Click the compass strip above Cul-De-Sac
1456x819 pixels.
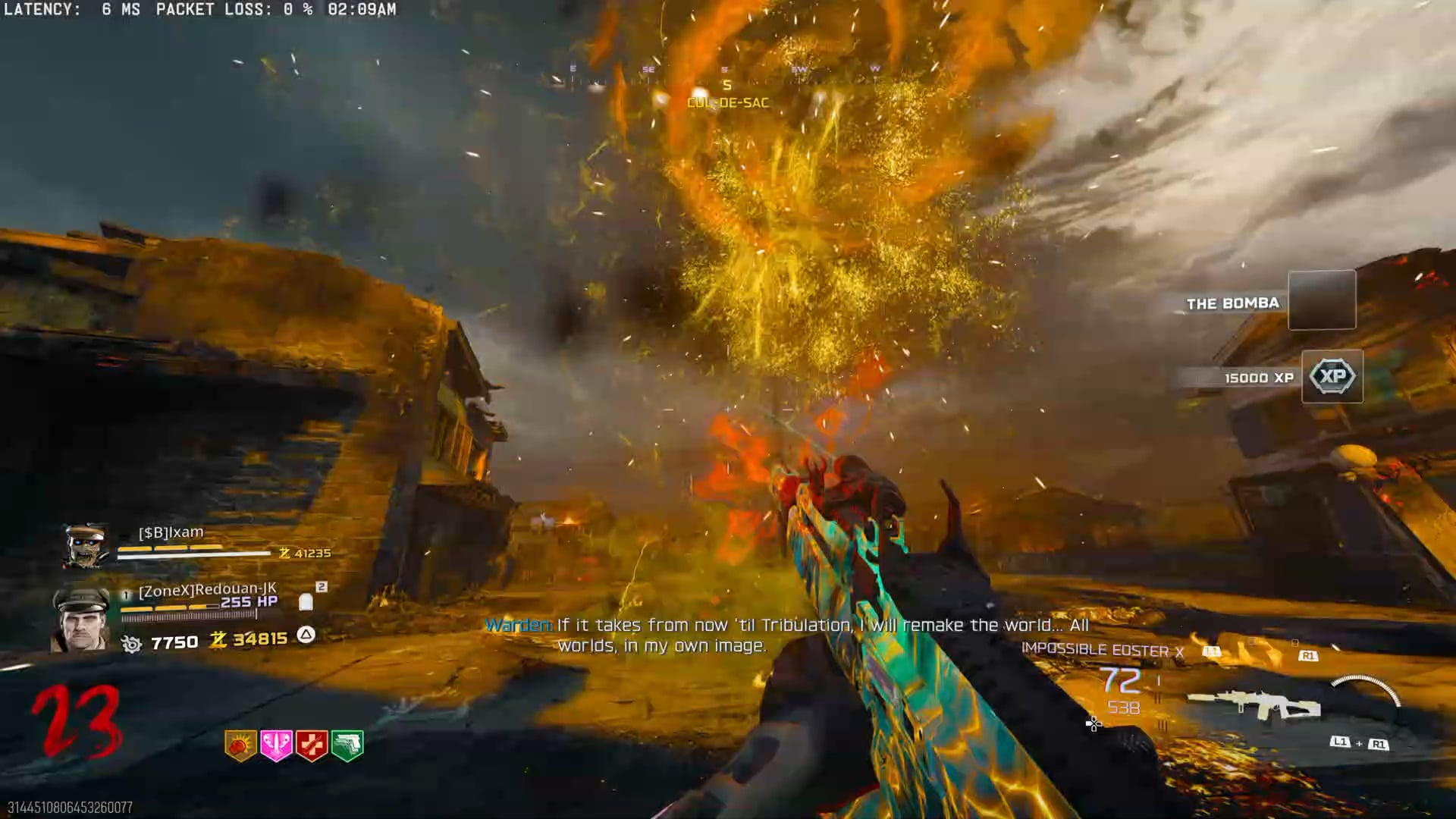tap(726, 70)
